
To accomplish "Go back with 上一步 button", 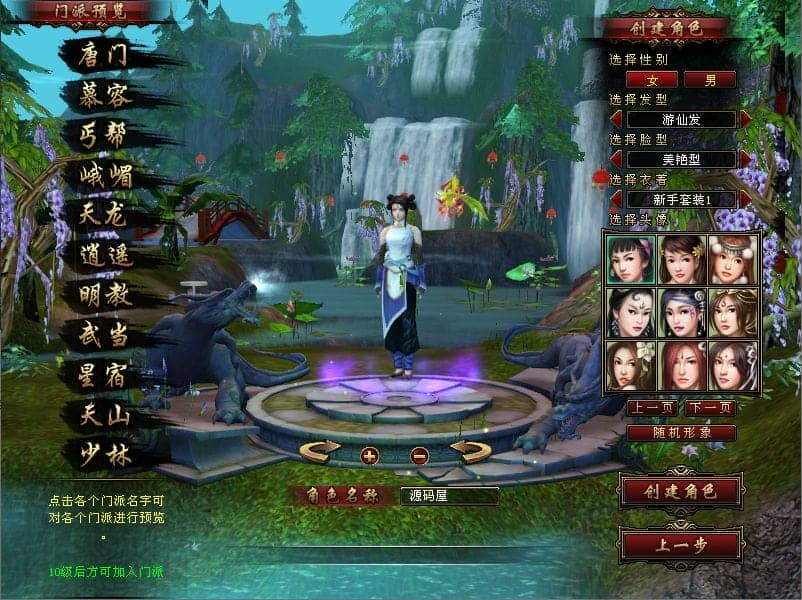I will pos(681,545).
